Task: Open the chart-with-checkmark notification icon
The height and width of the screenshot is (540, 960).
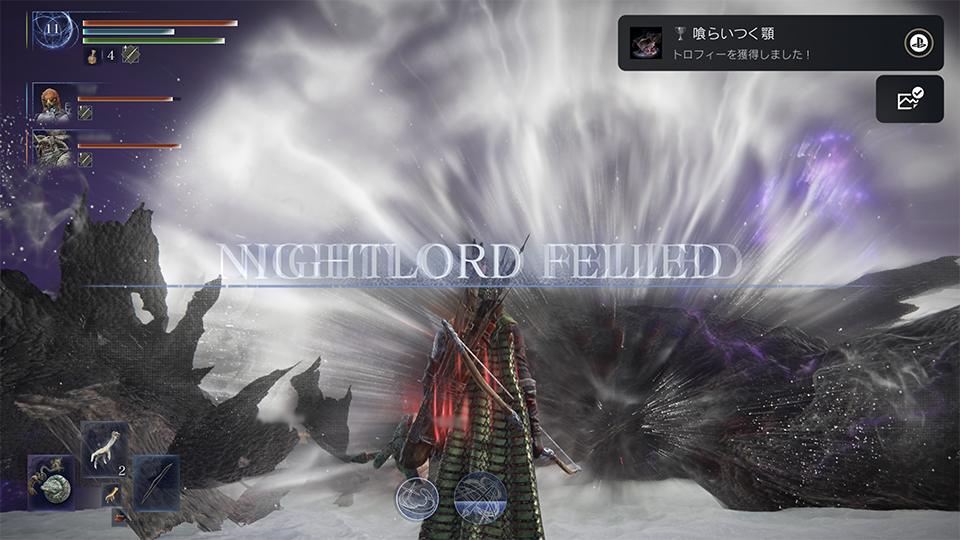Action: (909, 99)
